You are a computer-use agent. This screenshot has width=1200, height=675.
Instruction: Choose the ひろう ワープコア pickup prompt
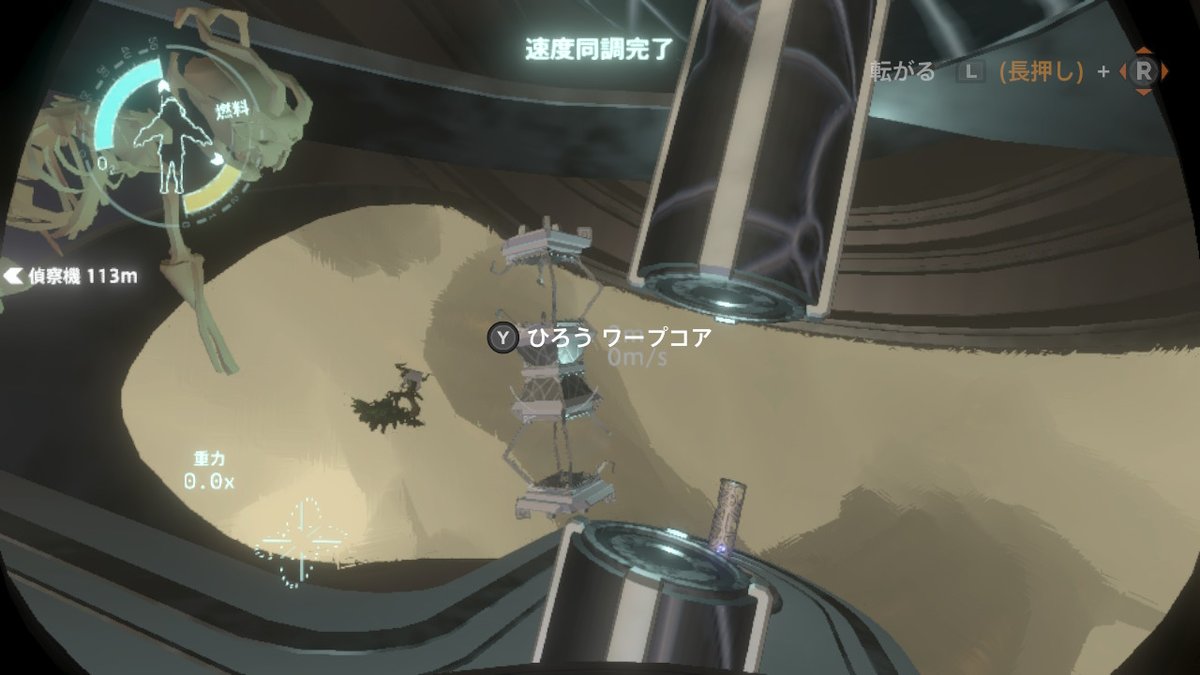(600, 338)
